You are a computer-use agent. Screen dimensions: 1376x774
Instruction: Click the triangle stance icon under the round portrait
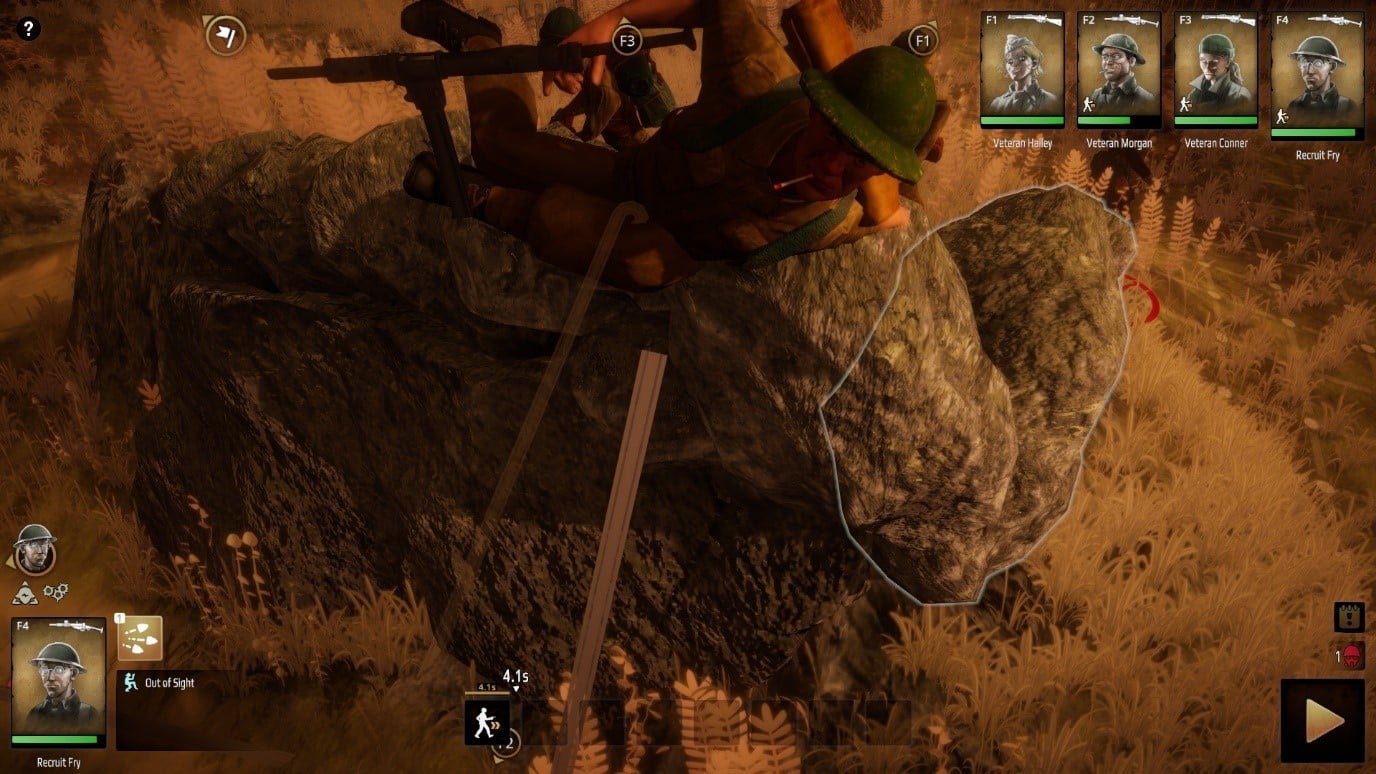[x=25, y=595]
